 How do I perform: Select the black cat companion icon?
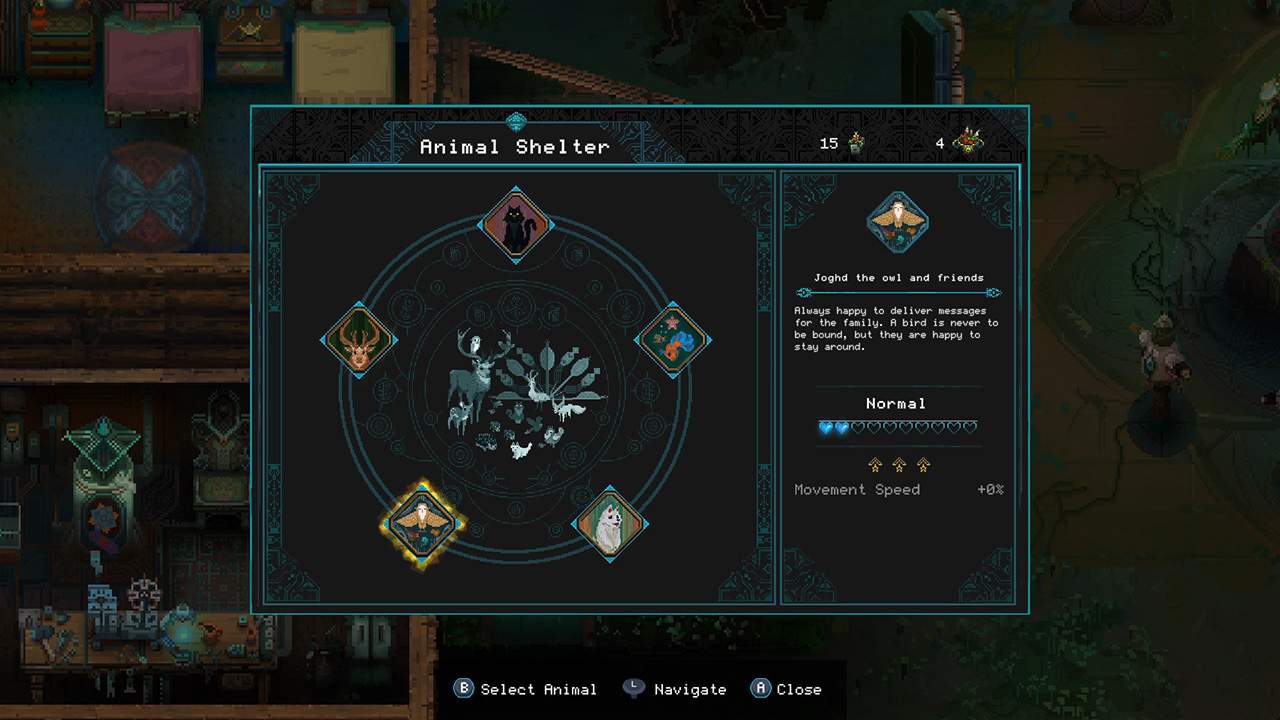(516, 225)
